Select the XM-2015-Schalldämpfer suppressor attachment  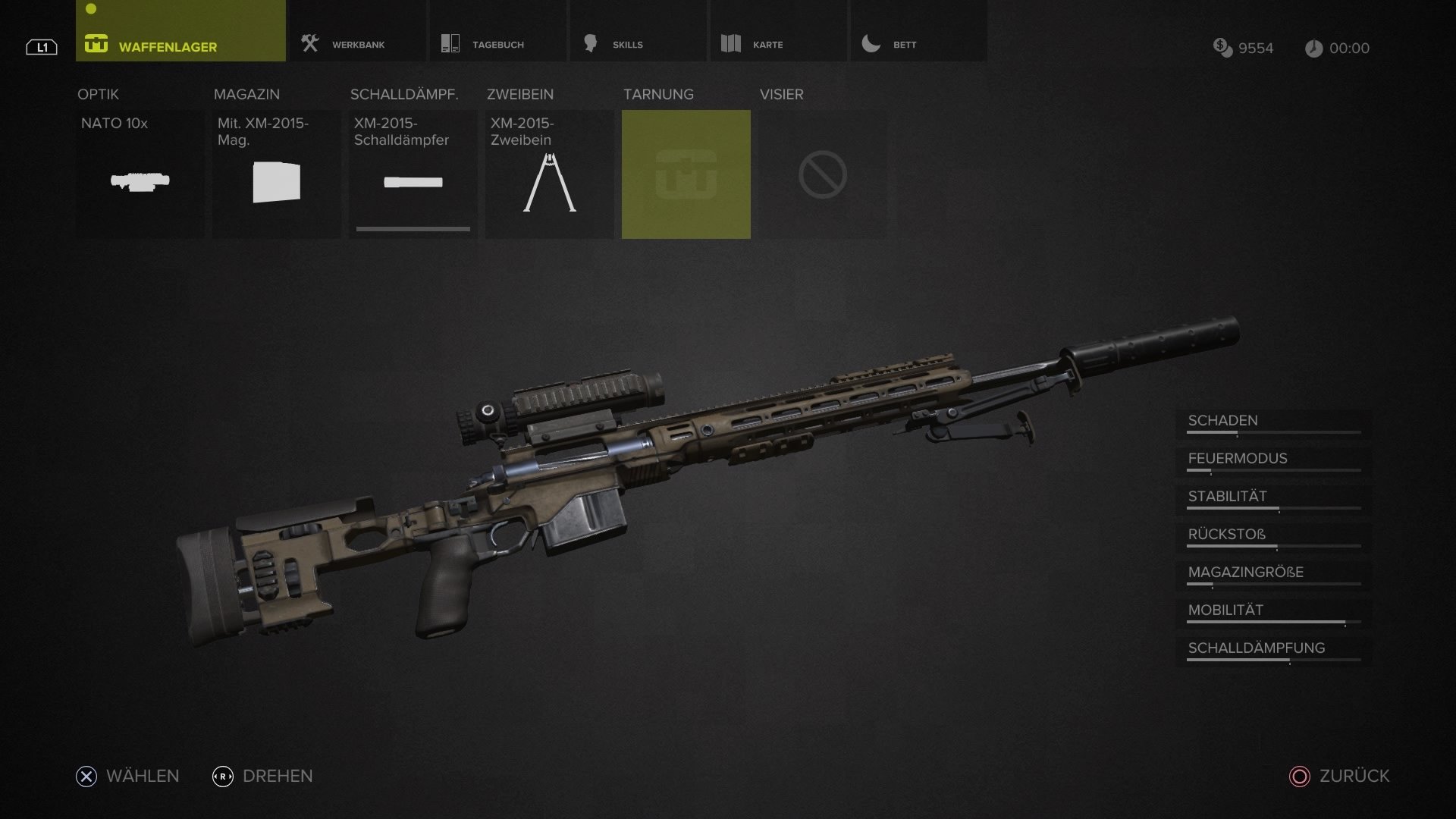(413, 182)
